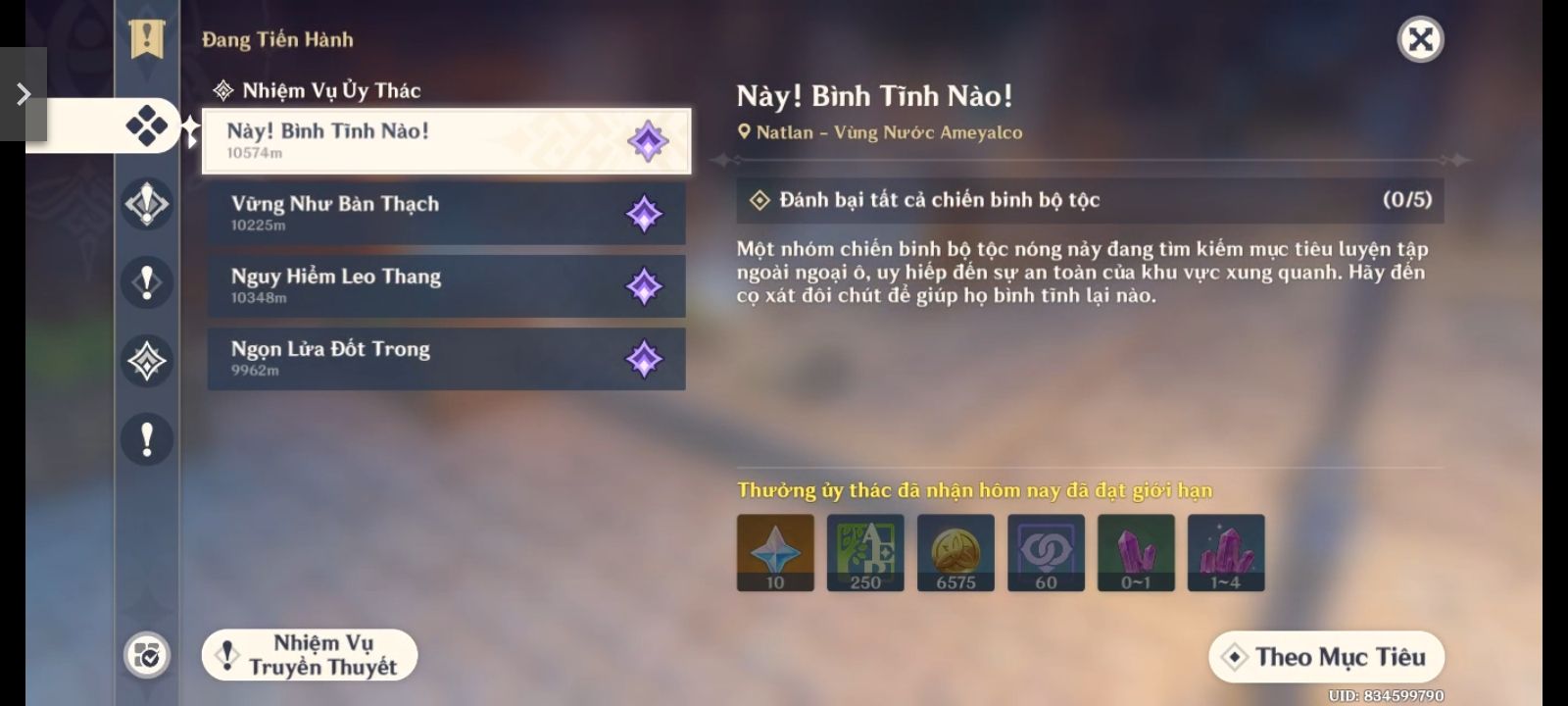The width and height of the screenshot is (1568, 706).
Task: Switch to the diamond exclamation quest tab
Action: click(x=147, y=204)
